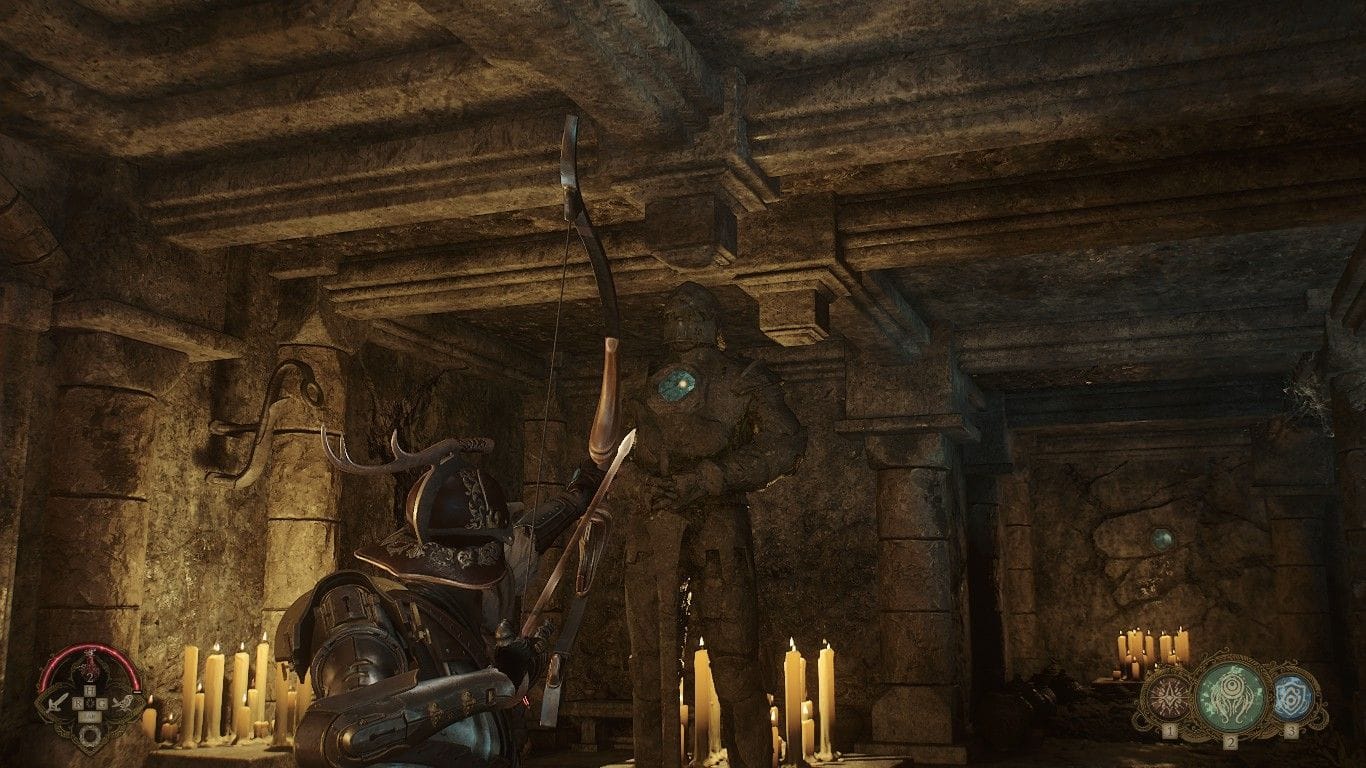Viewport: 1366px width, 768px height.
Task: Select the blue shield sigil in slot 3
Action: (x=1291, y=699)
